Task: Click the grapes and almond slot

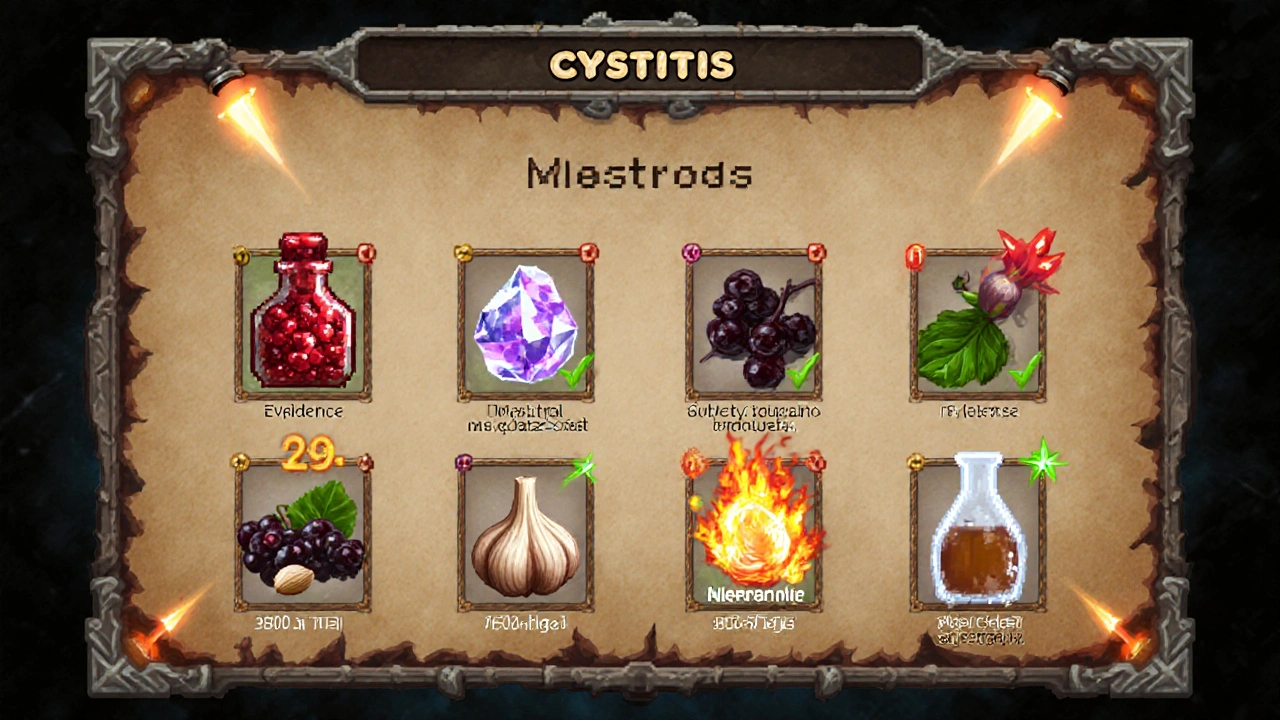Action: (303, 537)
